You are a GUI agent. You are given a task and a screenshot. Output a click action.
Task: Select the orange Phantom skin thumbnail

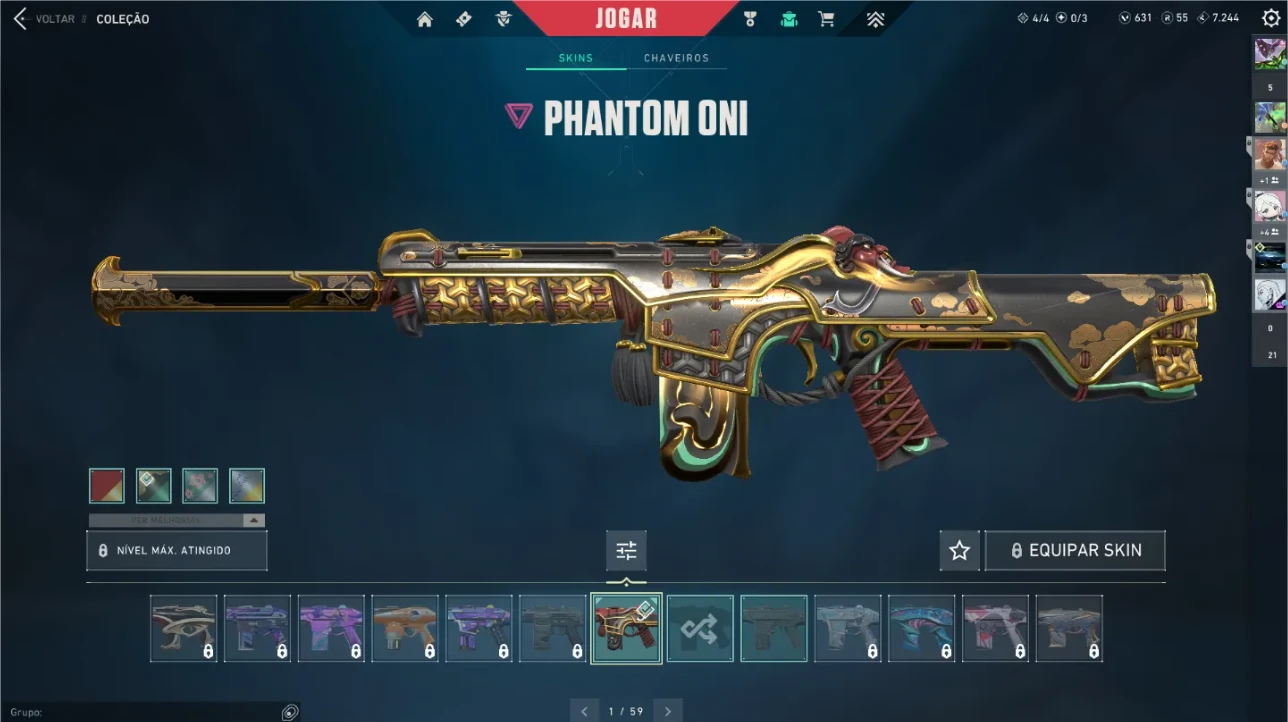405,629
